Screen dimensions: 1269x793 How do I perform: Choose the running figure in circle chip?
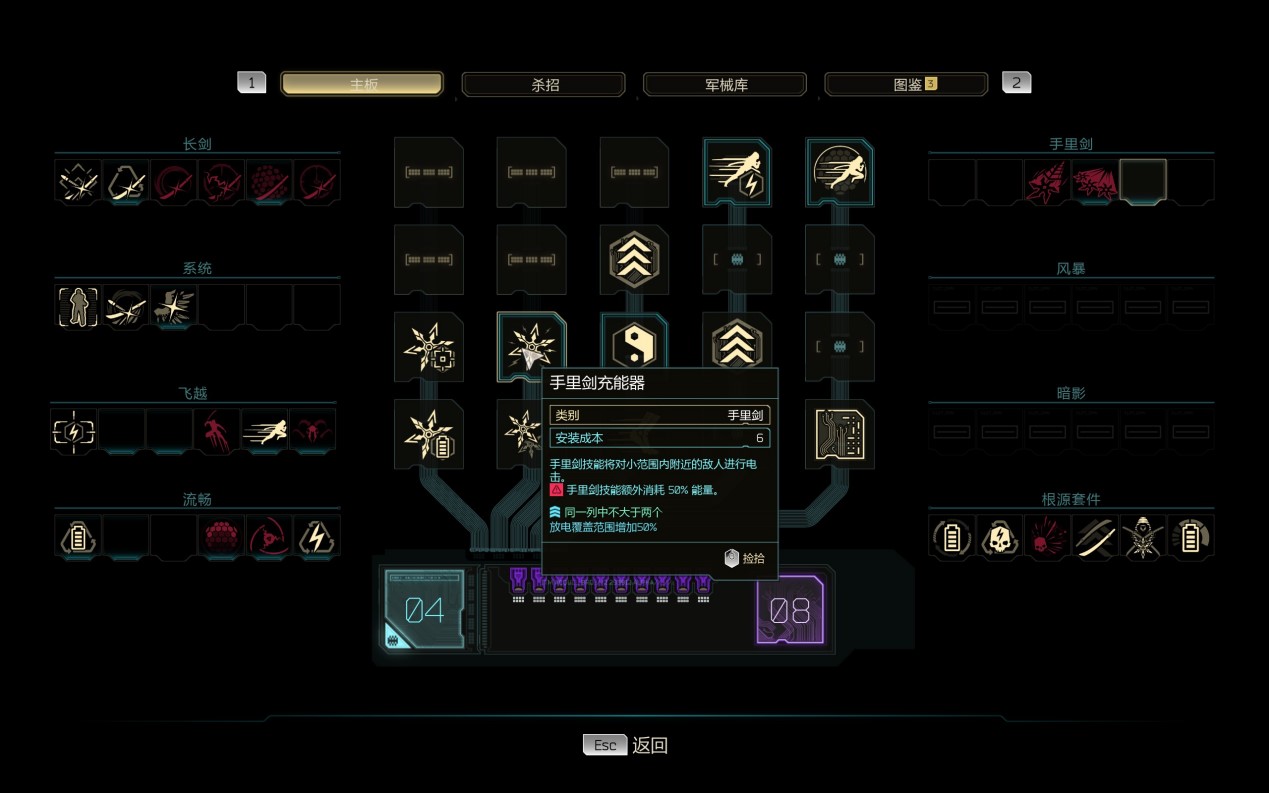point(840,171)
